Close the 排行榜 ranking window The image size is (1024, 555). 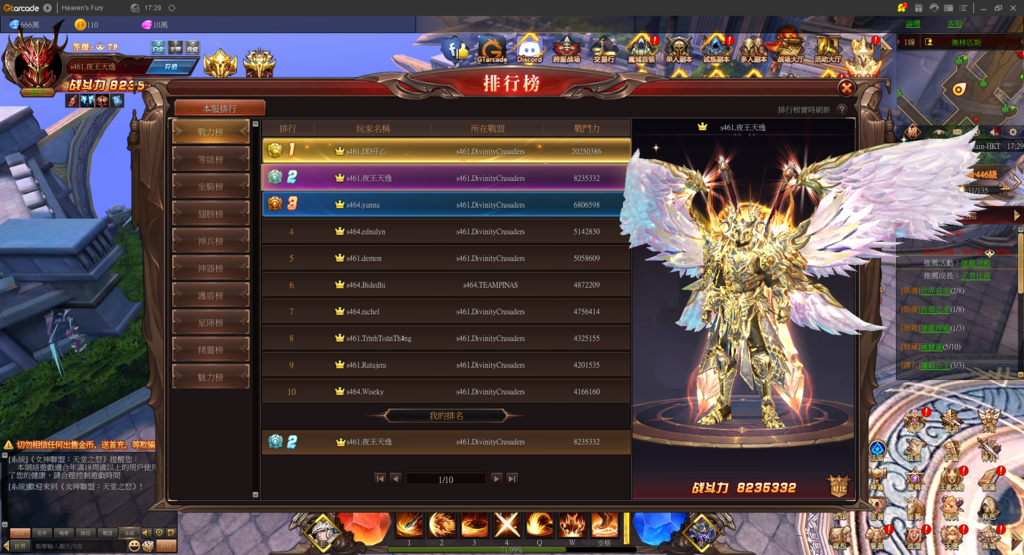tap(847, 87)
